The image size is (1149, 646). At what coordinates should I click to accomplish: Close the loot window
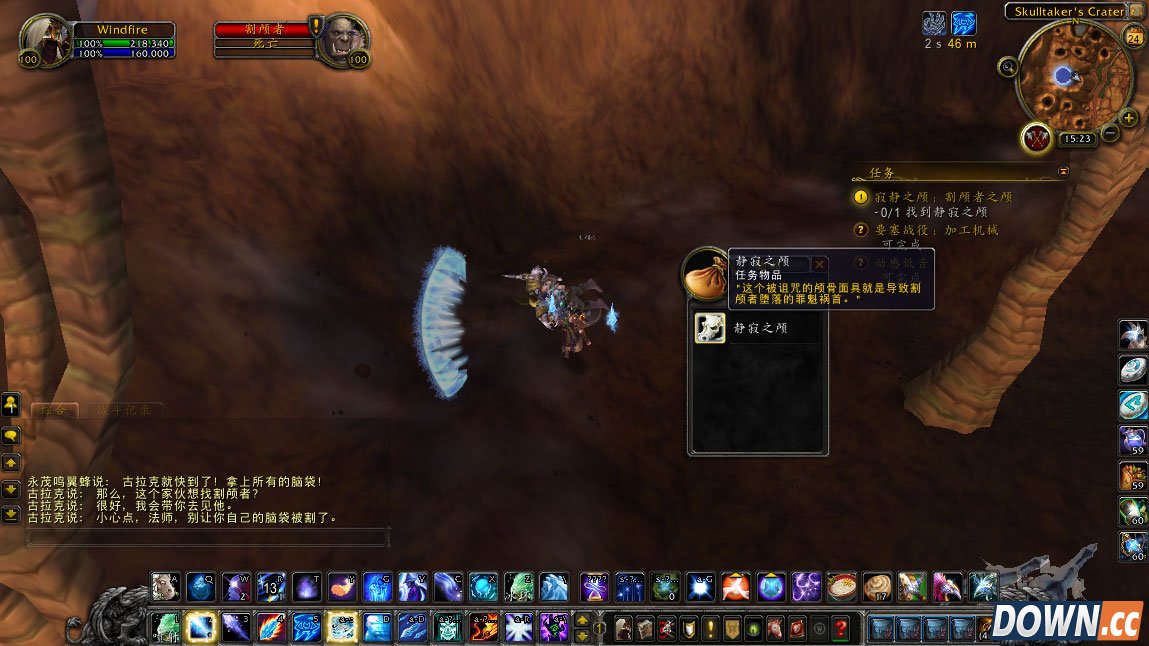(x=820, y=264)
